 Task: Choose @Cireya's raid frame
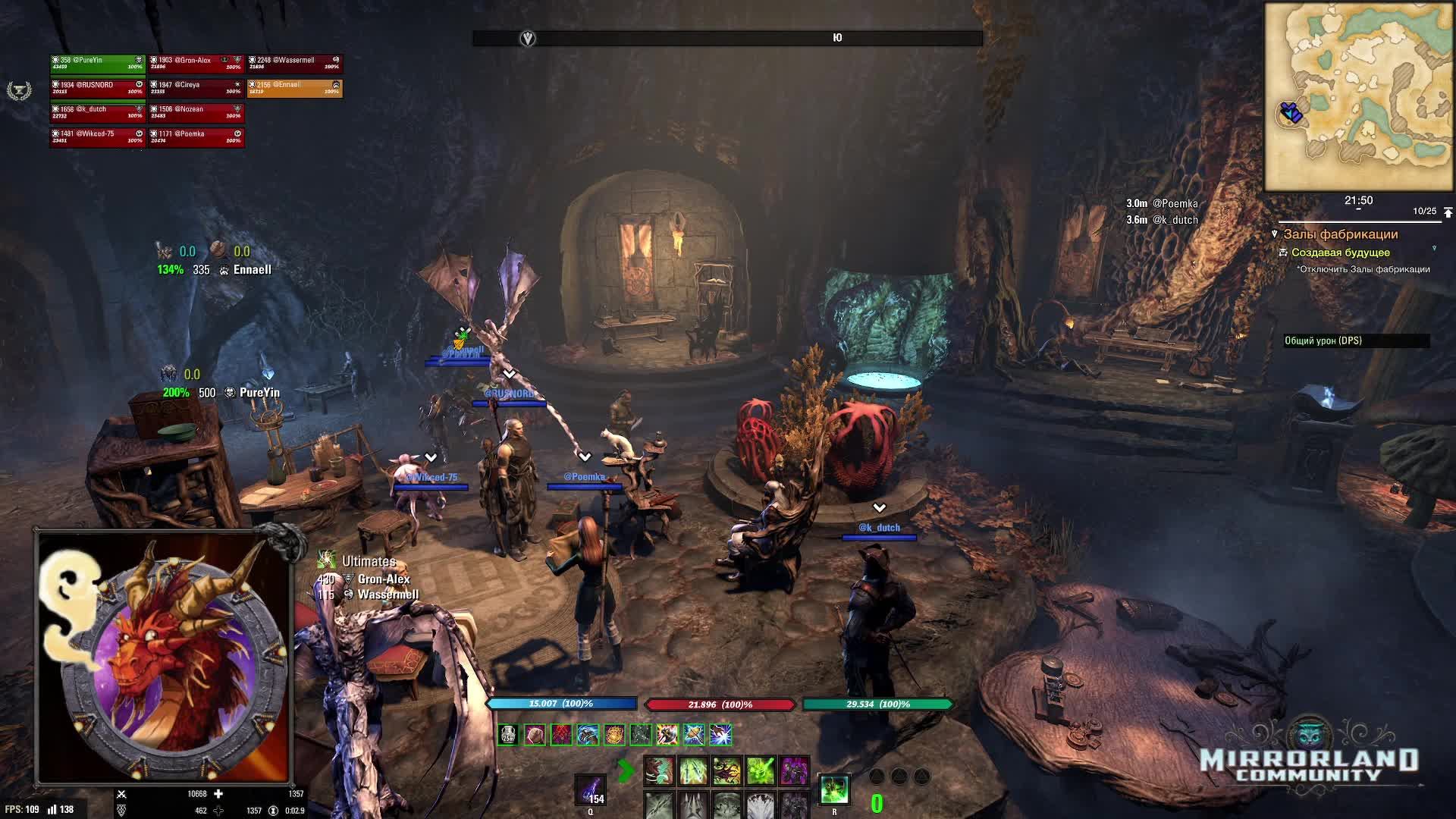tap(196, 88)
